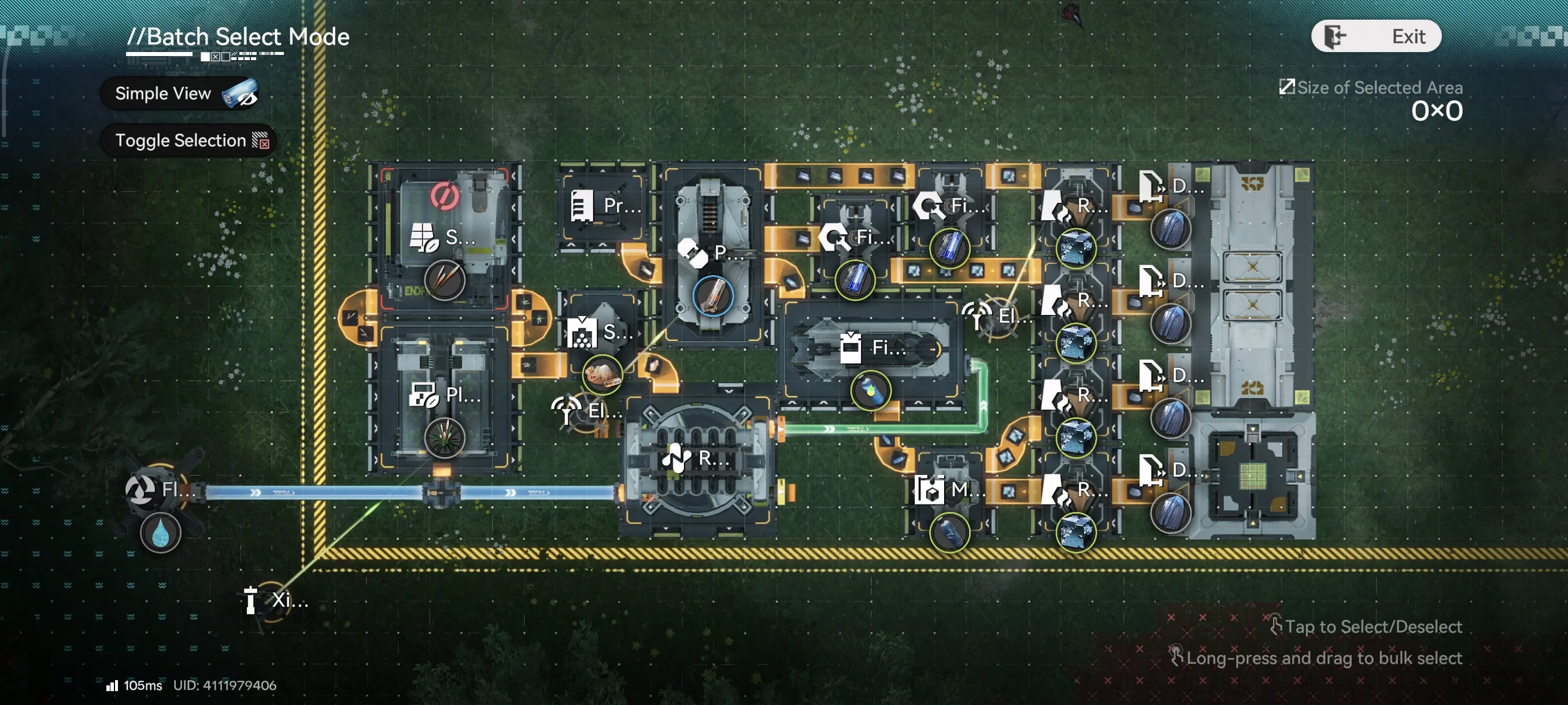Select the building labeled "M..."
Viewport: 1568px width, 705px height.
tap(948, 489)
